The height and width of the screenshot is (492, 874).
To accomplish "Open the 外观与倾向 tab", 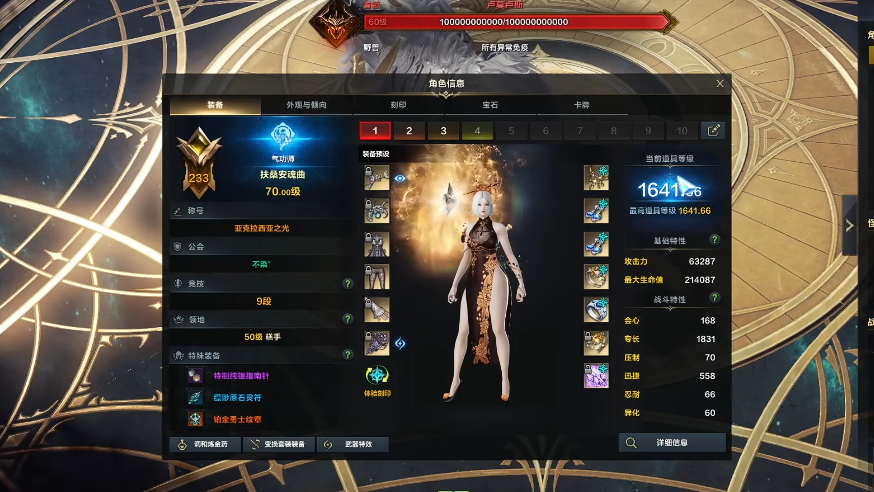I will (306, 104).
